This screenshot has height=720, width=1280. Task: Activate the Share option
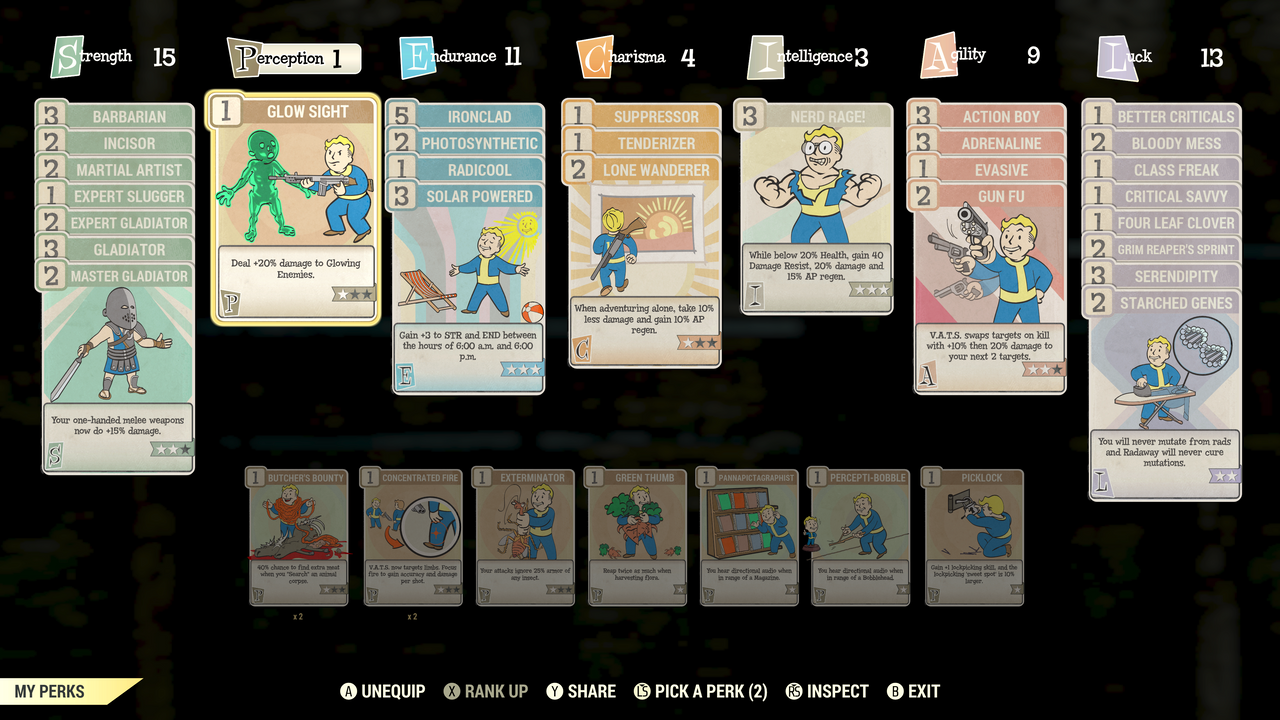pos(581,691)
